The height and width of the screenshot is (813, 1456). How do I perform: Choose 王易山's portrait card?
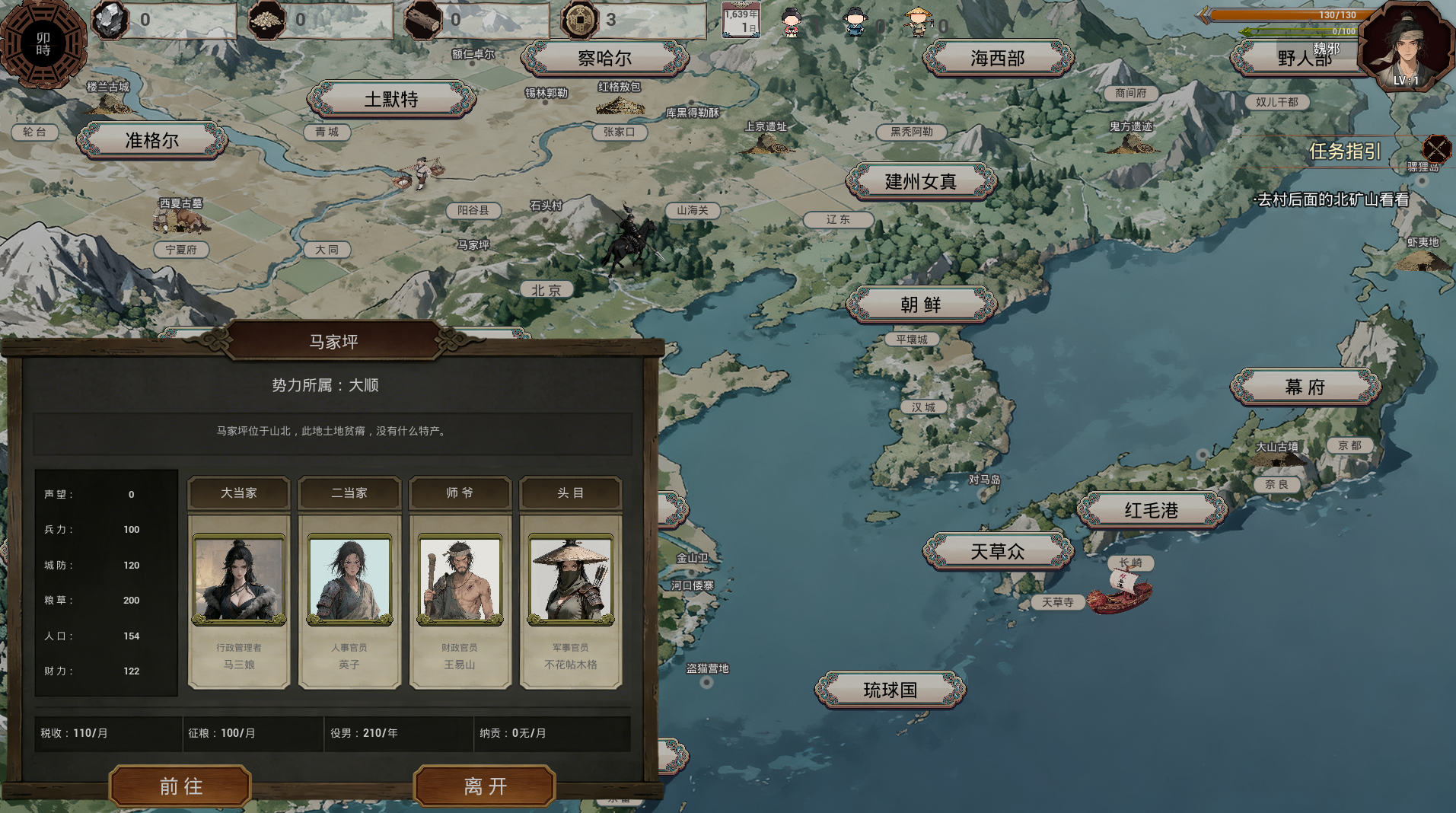[460, 580]
